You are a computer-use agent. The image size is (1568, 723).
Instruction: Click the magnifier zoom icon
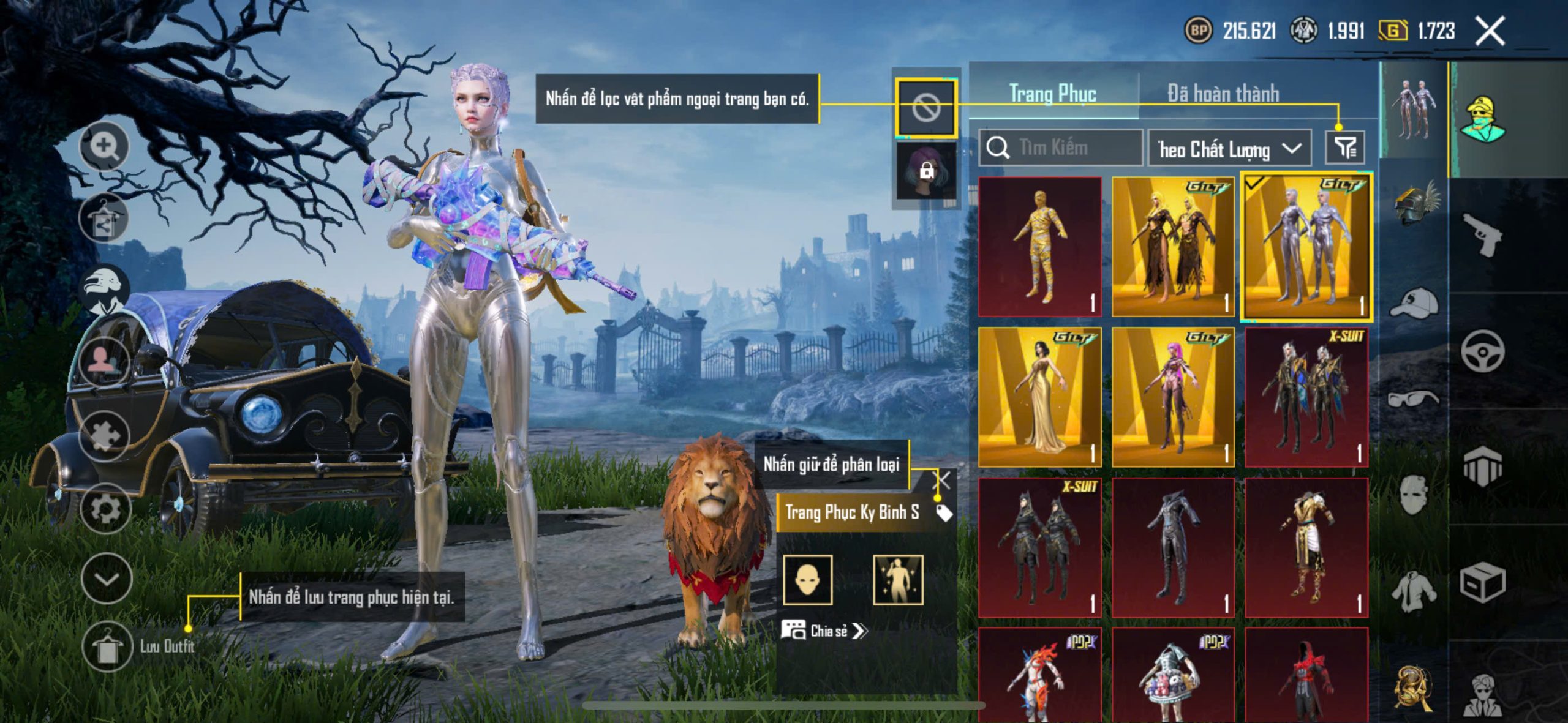click(105, 147)
